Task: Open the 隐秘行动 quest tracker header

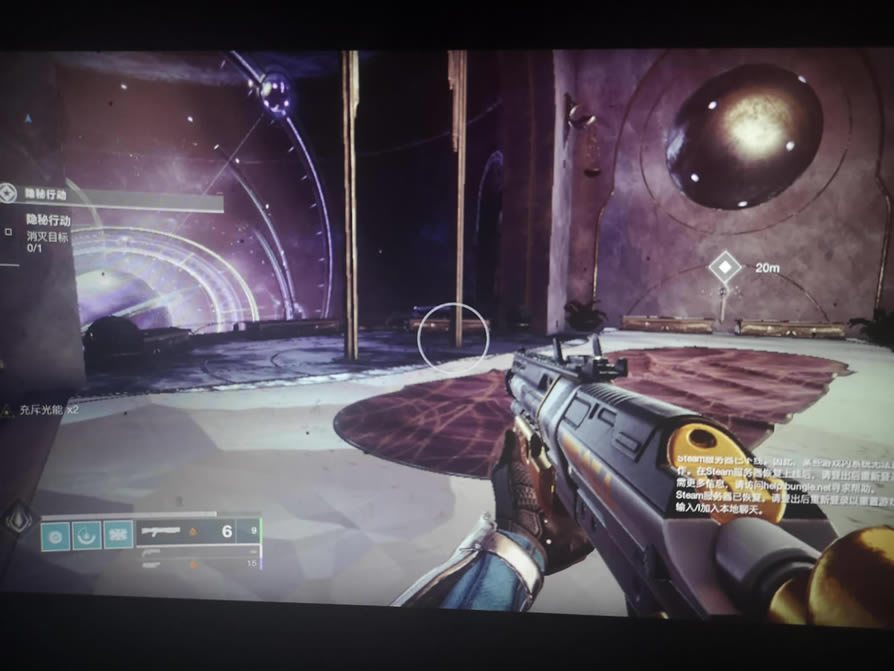Action: point(110,196)
